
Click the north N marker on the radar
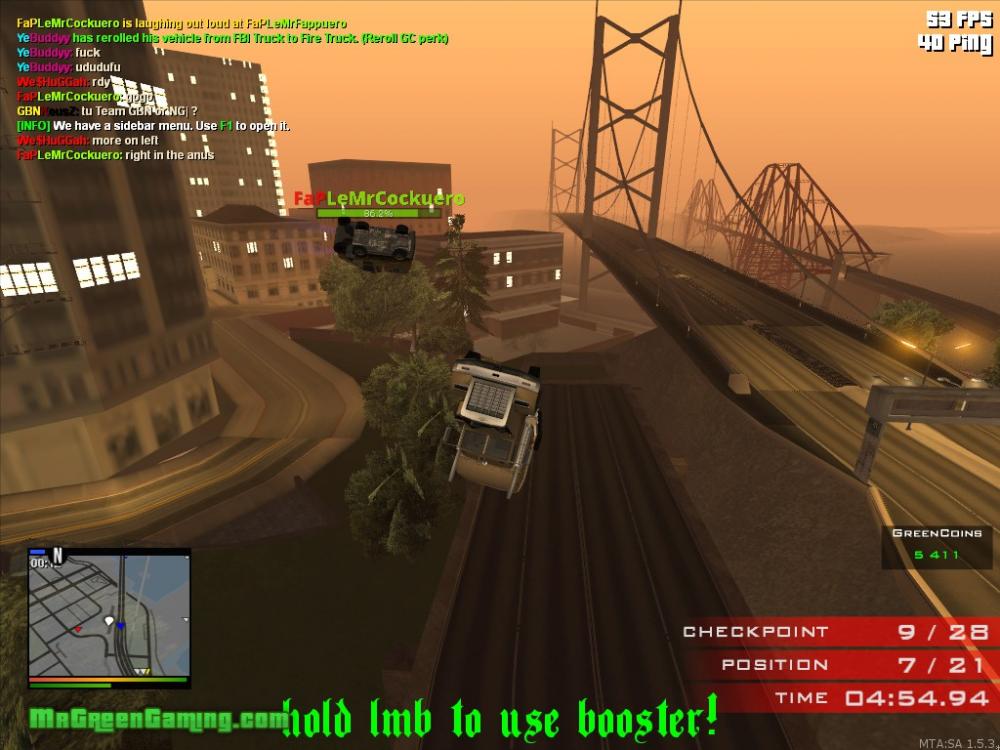pyautogui.click(x=58, y=553)
